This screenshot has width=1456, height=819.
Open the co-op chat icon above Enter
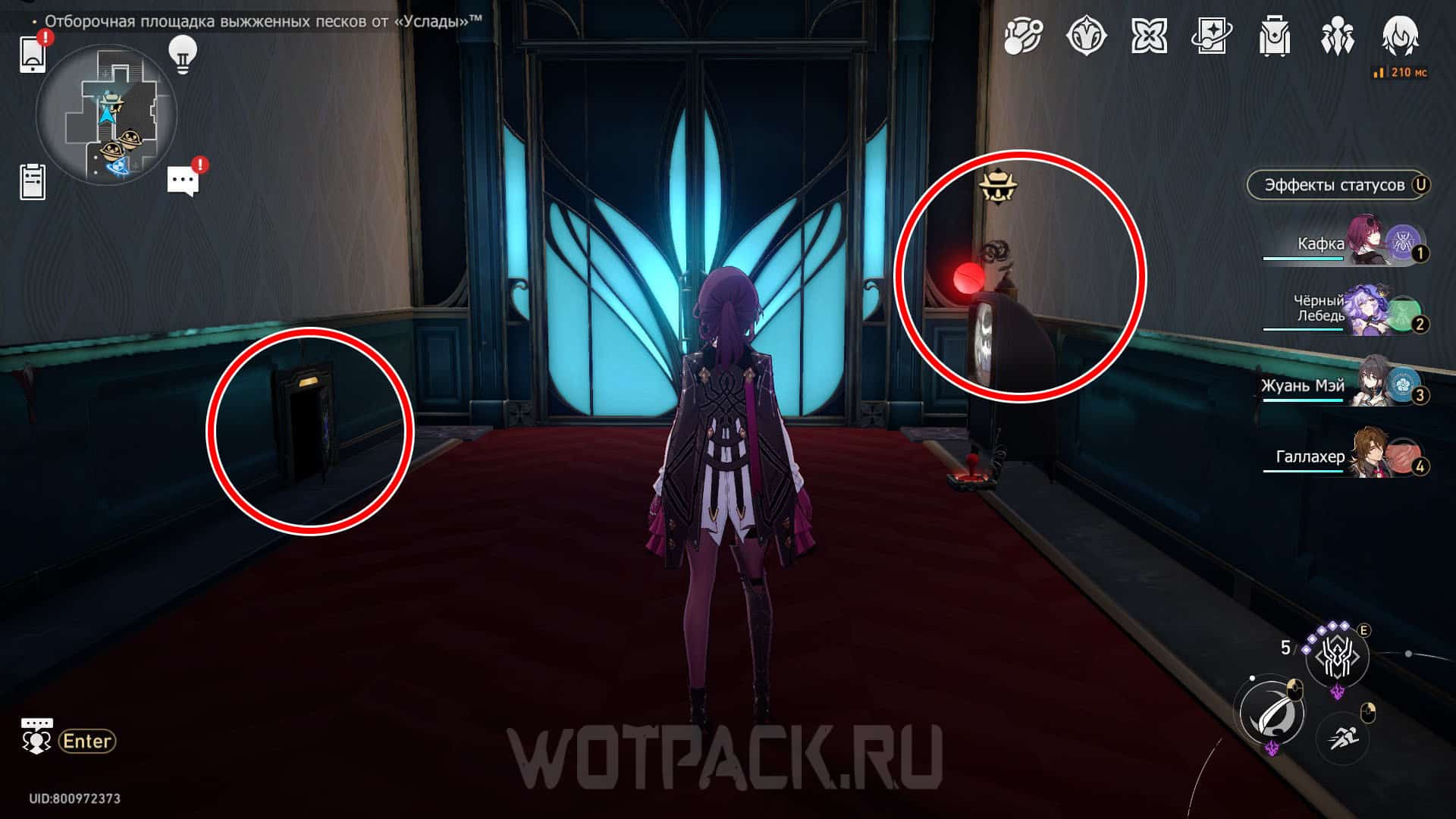[36, 737]
